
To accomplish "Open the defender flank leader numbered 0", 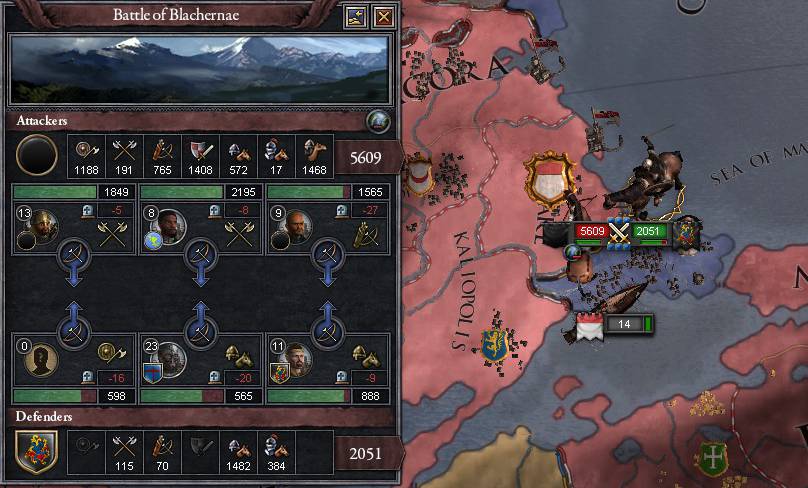I will pos(41,359).
